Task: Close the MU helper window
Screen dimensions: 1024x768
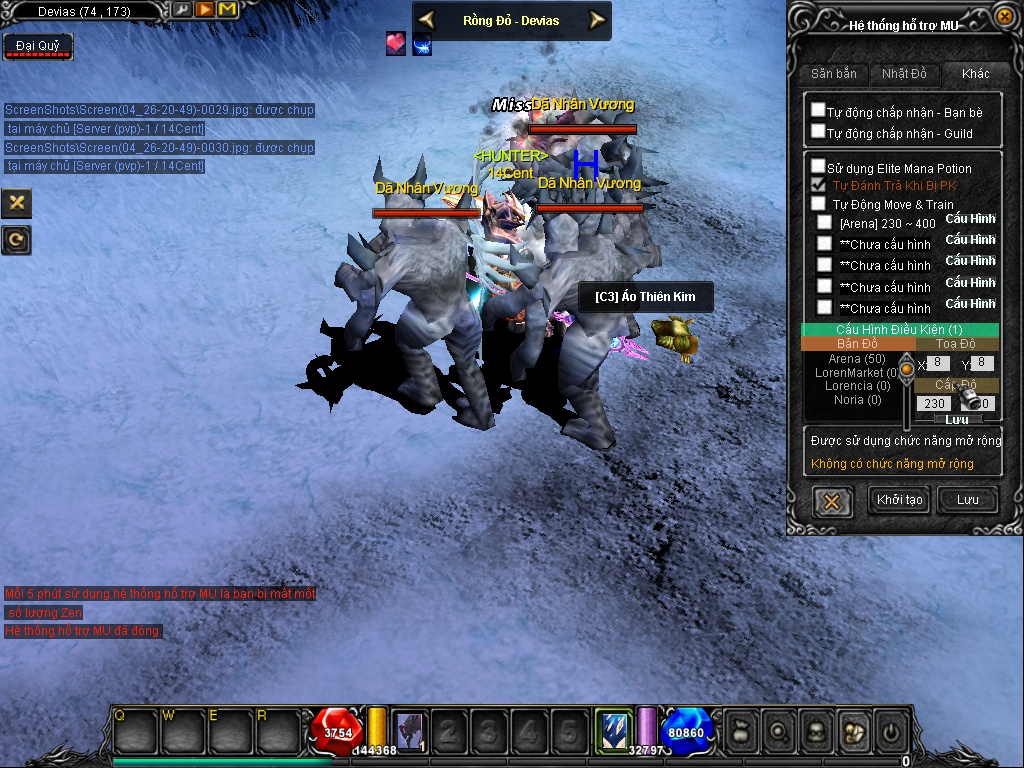Action: pos(1005,16)
